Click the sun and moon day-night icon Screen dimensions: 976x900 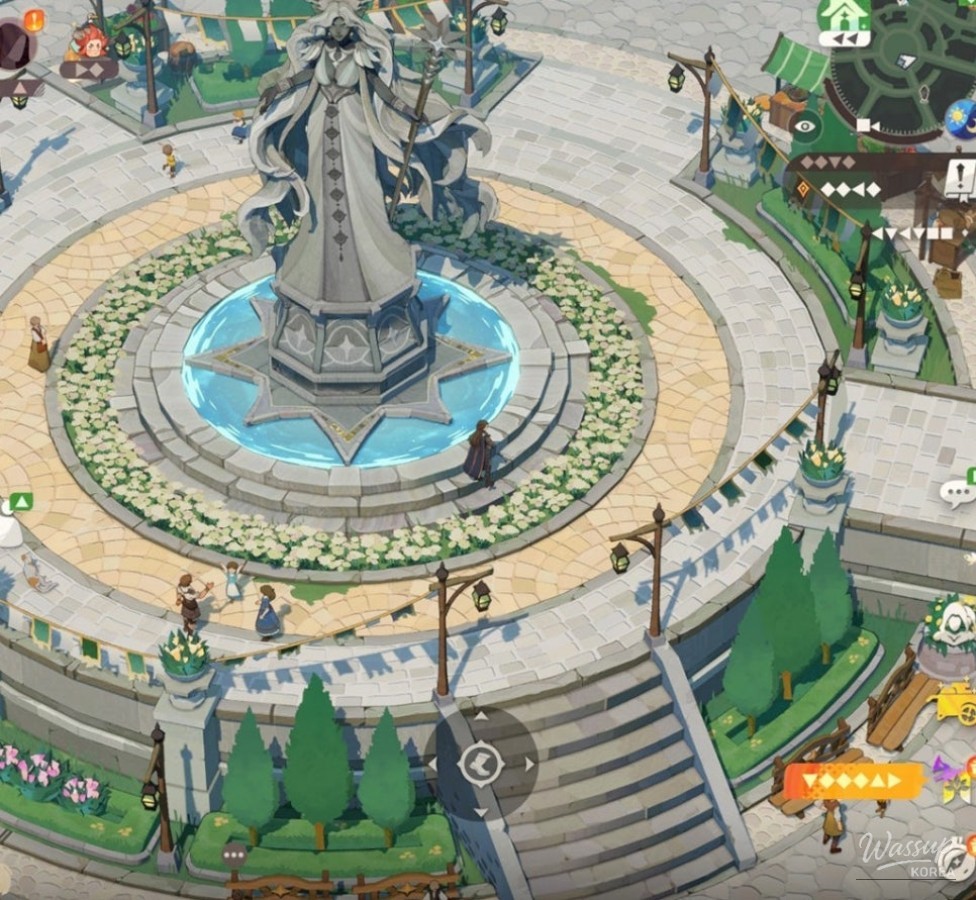click(961, 119)
